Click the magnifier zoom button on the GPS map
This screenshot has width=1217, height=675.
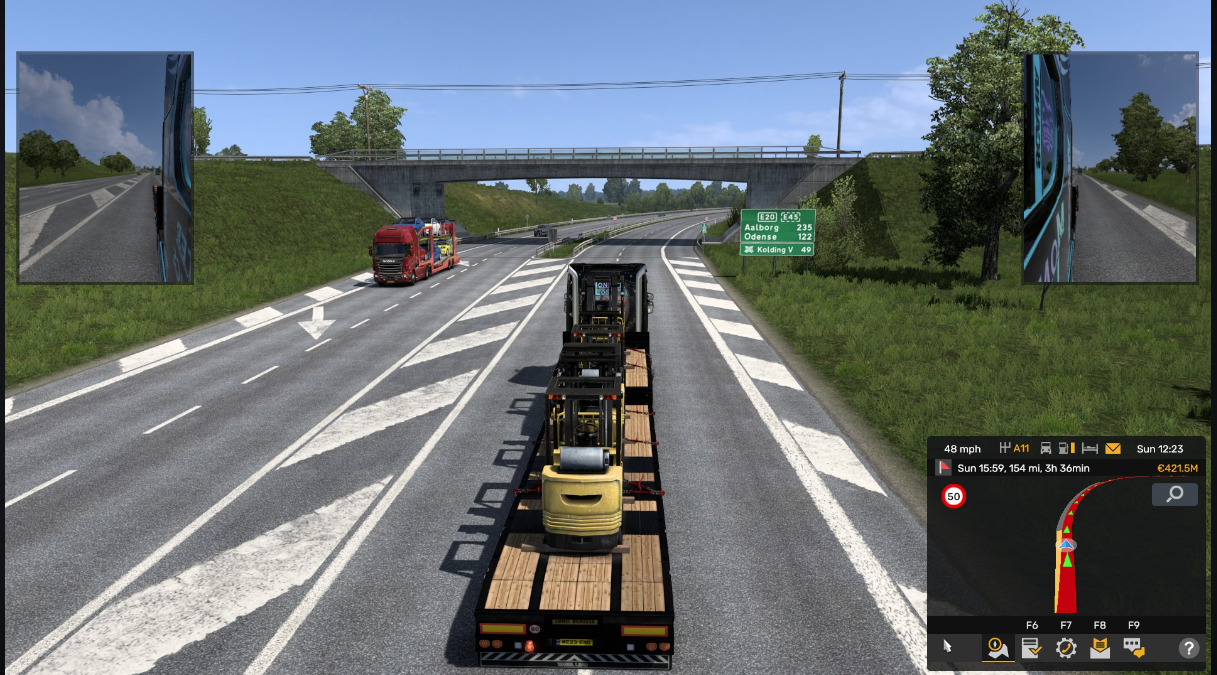click(1174, 494)
